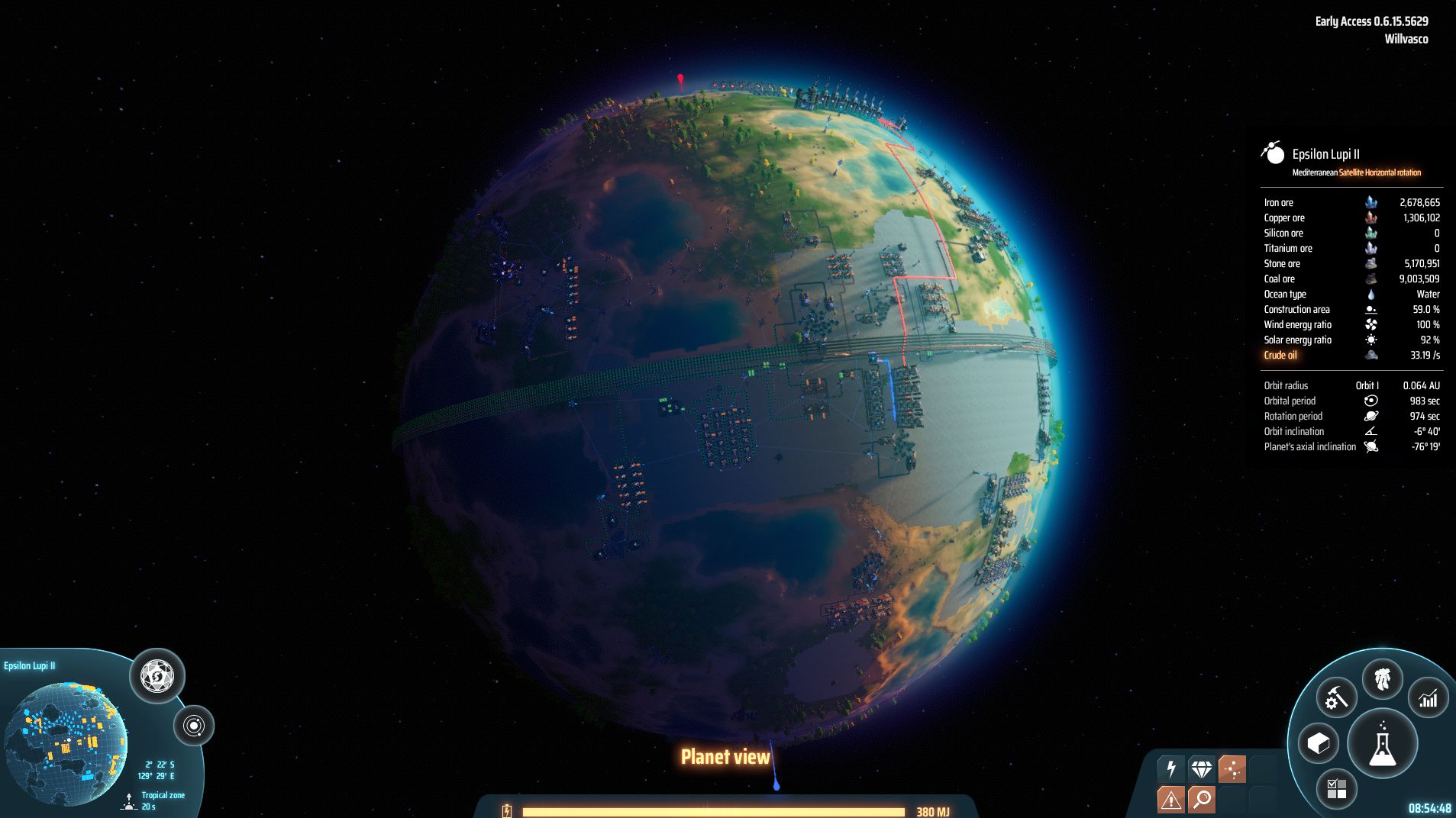Click the magnifier research alert icon
The image size is (1456, 818).
(1201, 799)
